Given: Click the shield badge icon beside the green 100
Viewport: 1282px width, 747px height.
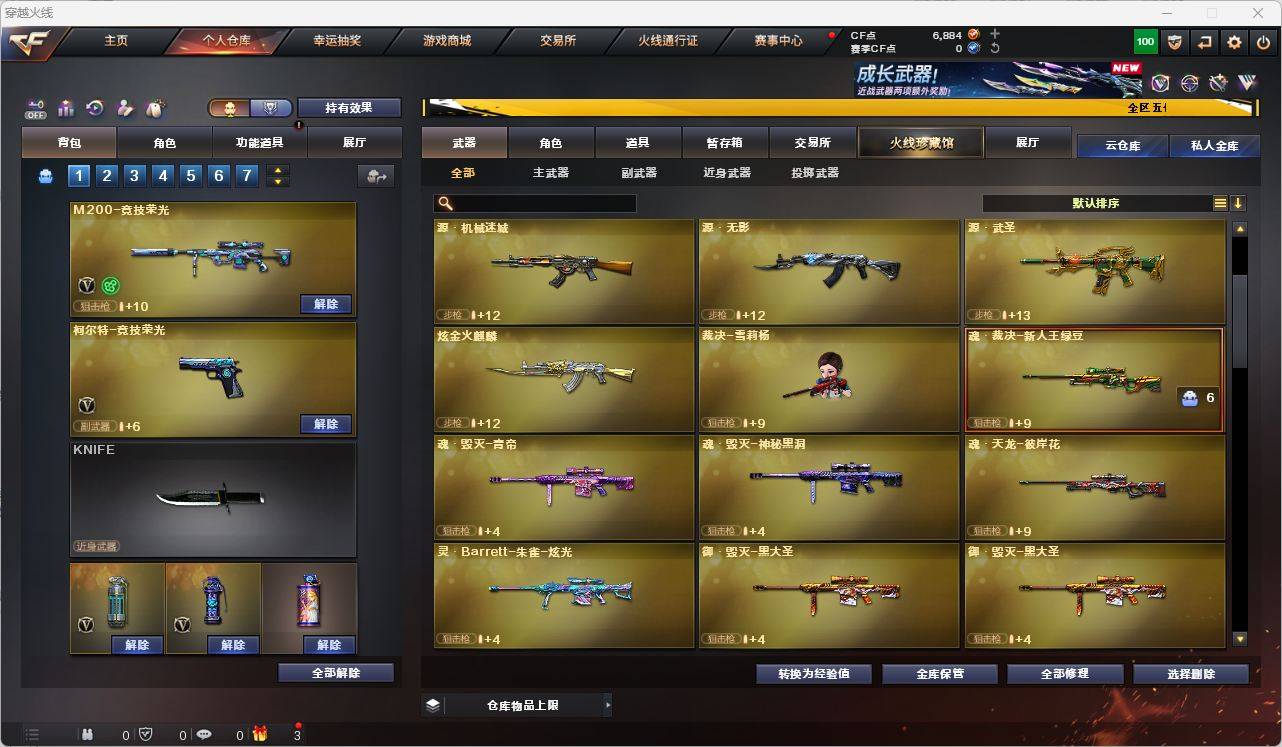Looking at the screenshot, I should tap(1174, 42).
